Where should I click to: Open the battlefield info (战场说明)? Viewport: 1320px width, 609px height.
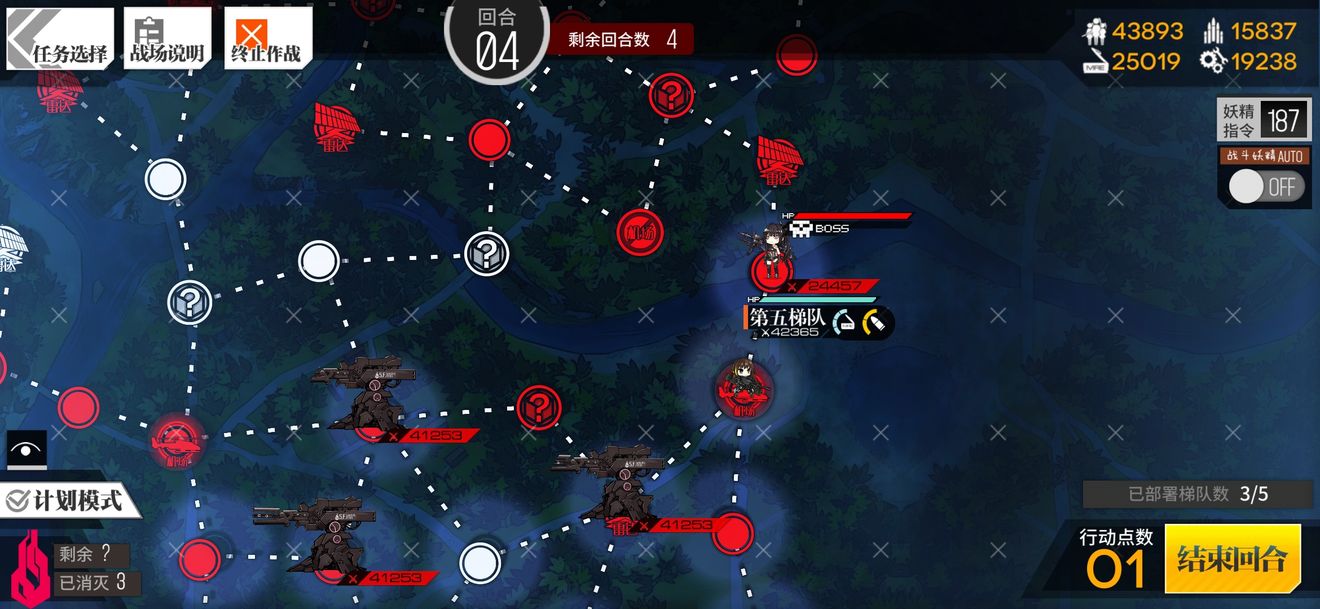(x=167, y=40)
